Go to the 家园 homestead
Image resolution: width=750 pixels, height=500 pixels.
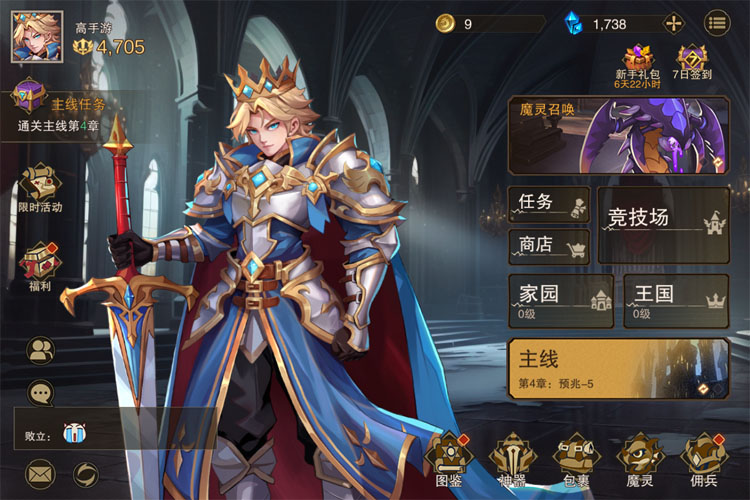click(x=560, y=300)
